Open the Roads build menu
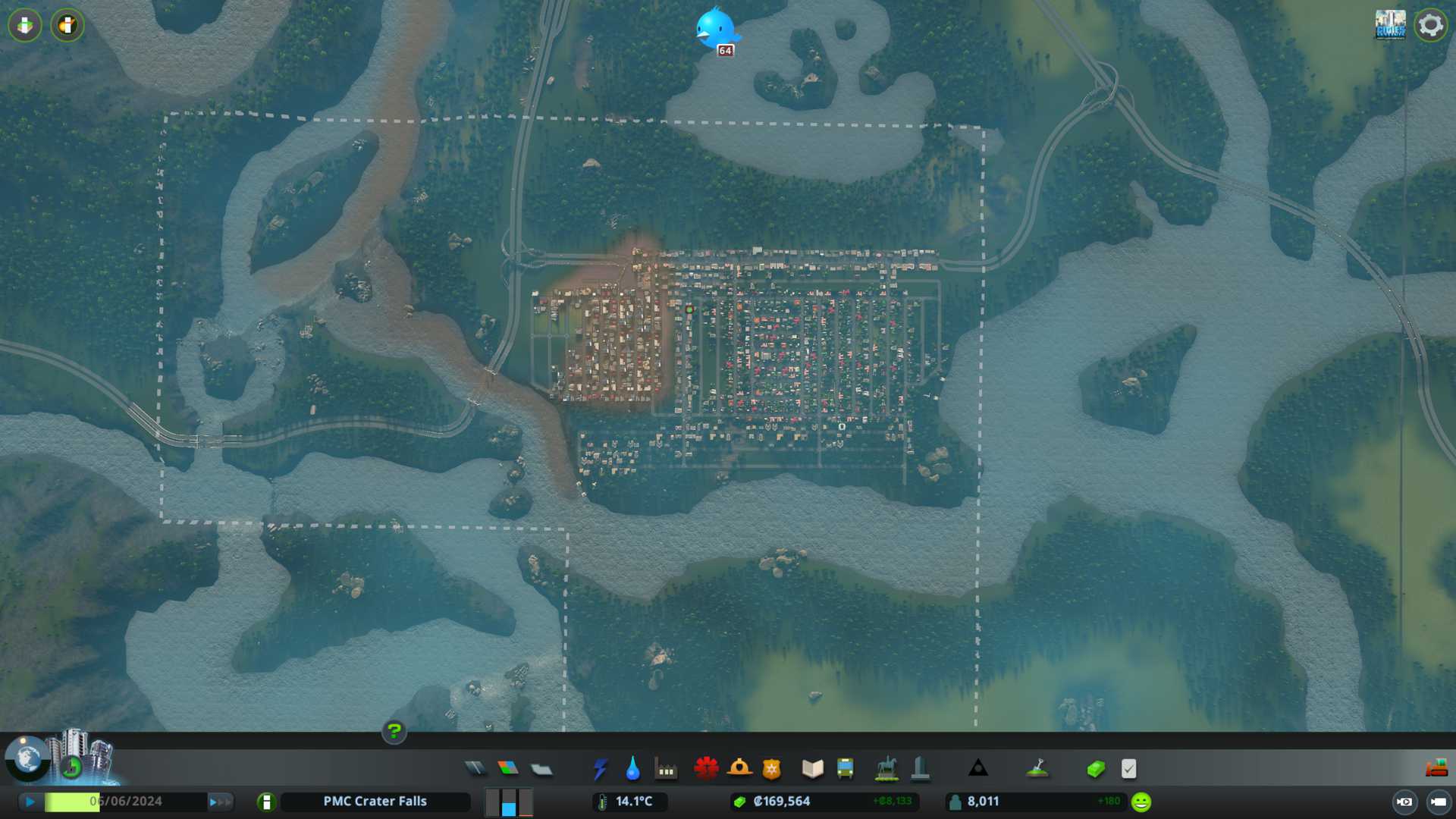This screenshot has height=819, width=1456. coord(475,769)
